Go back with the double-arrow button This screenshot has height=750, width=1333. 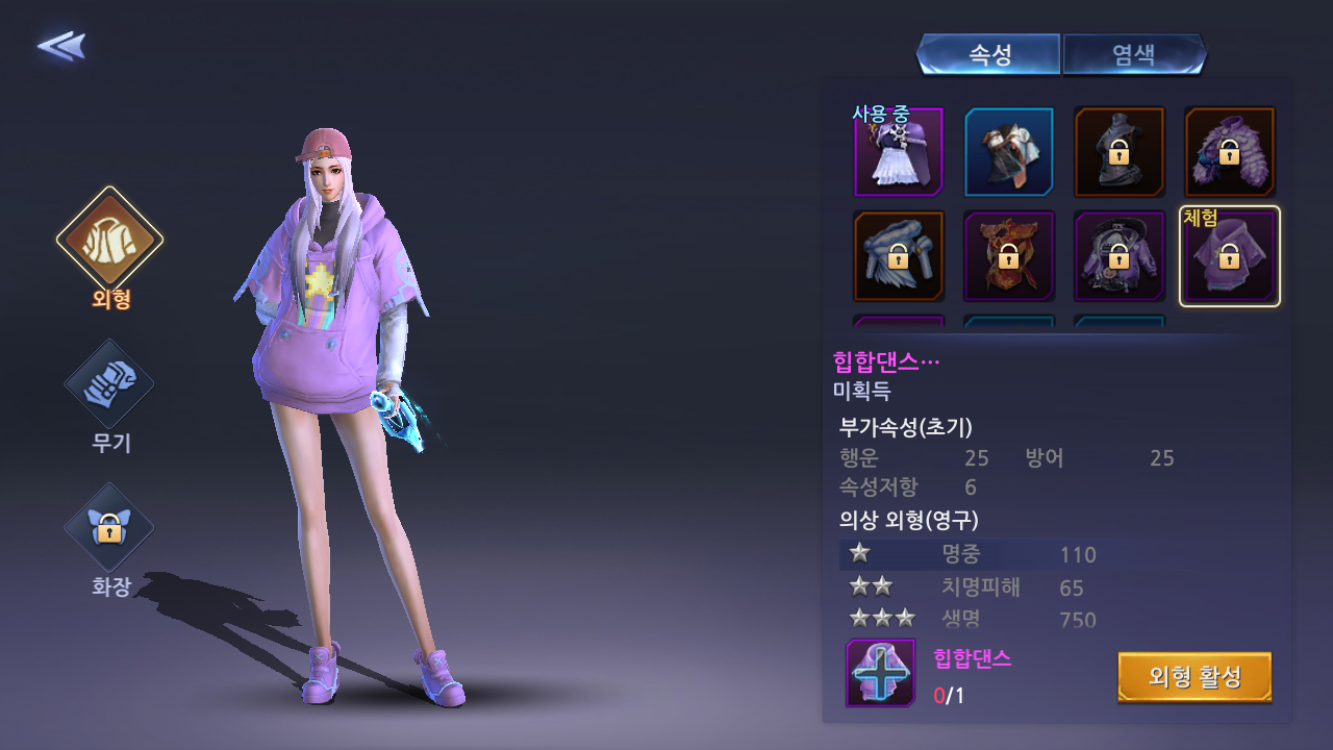coord(61,46)
